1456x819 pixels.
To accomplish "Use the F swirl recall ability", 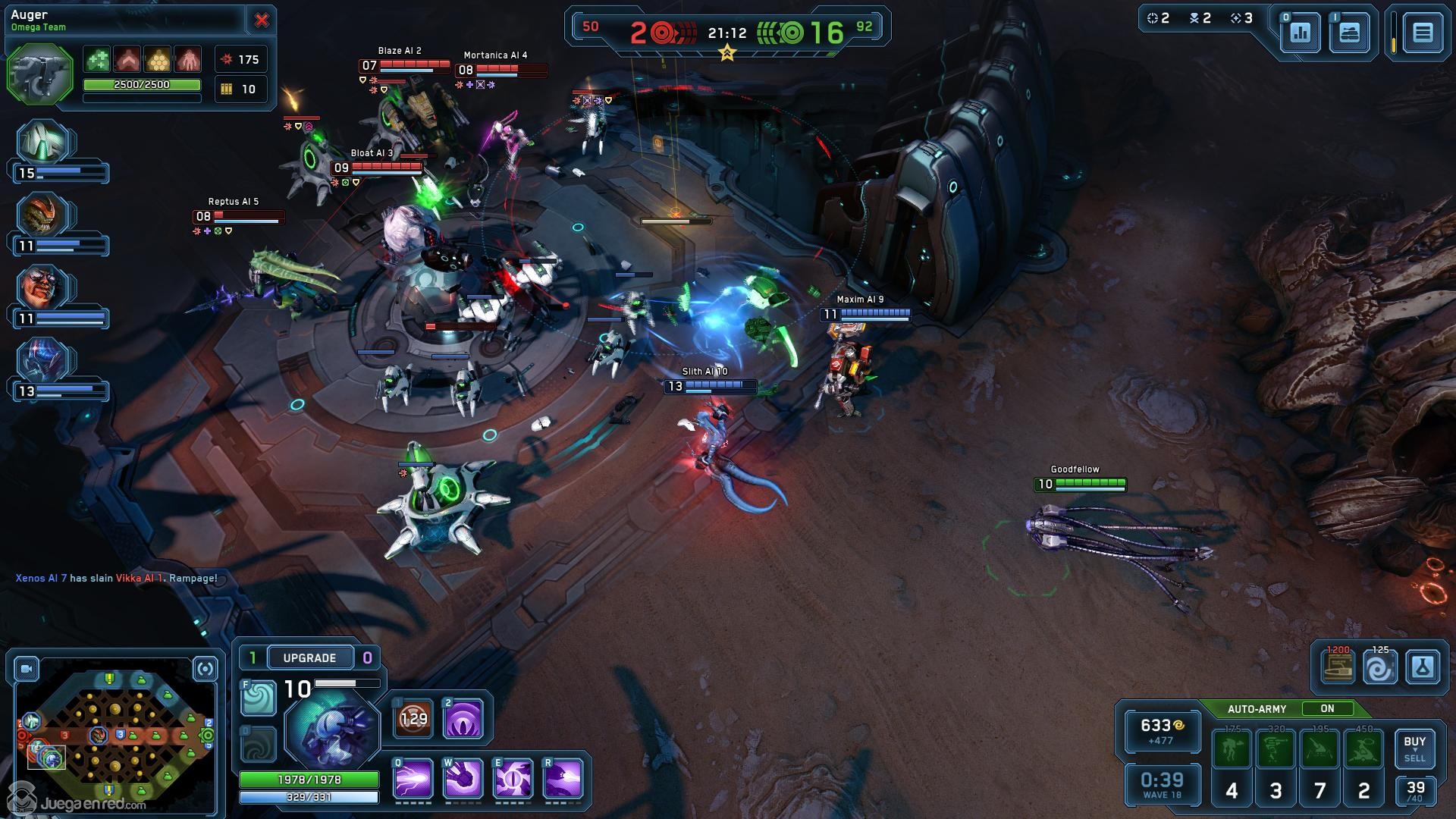I will point(258,698).
